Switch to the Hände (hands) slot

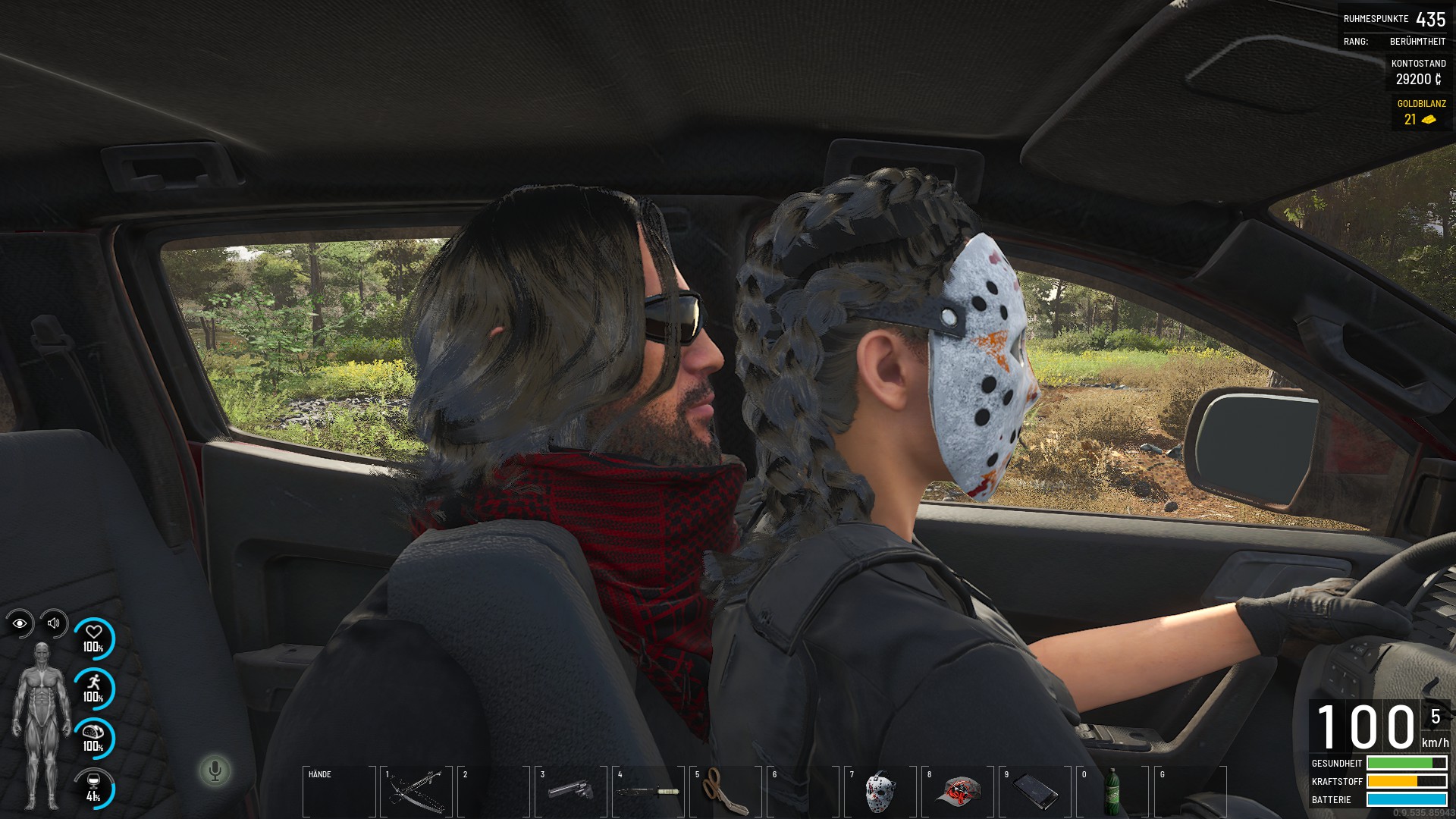tap(338, 791)
